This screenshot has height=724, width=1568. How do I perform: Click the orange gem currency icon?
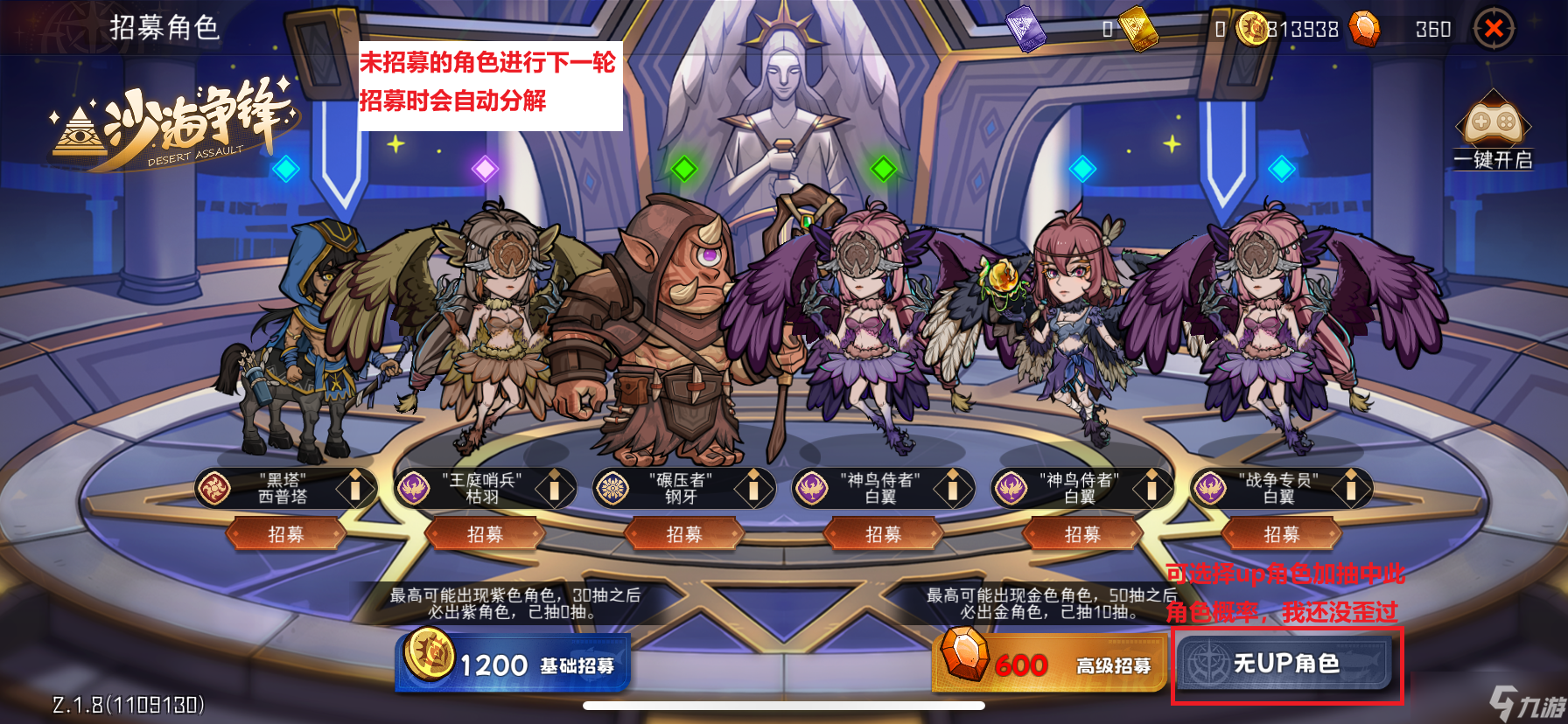click(1363, 29)
